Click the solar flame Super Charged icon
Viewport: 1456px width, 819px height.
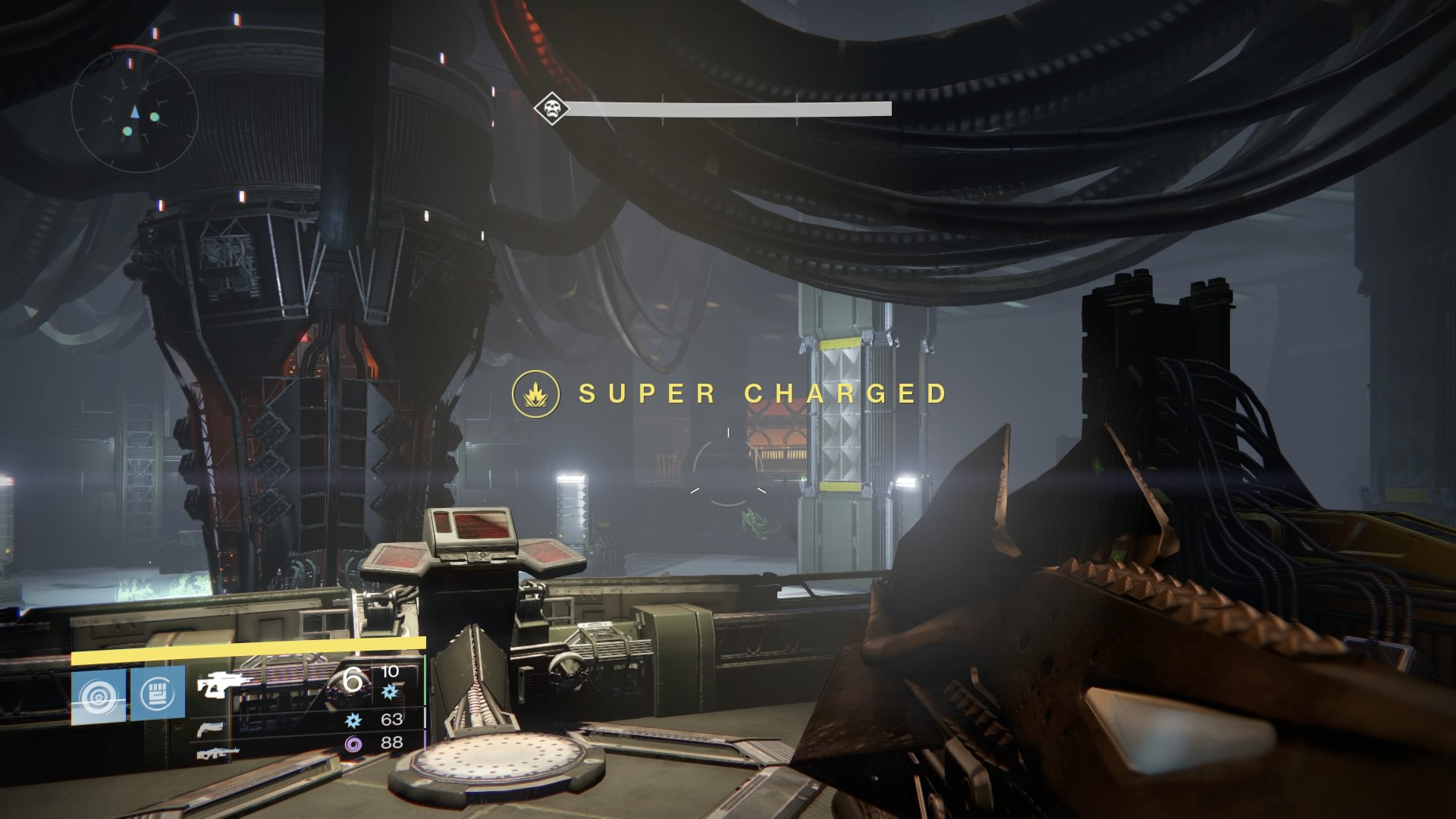tap(535, 394)
